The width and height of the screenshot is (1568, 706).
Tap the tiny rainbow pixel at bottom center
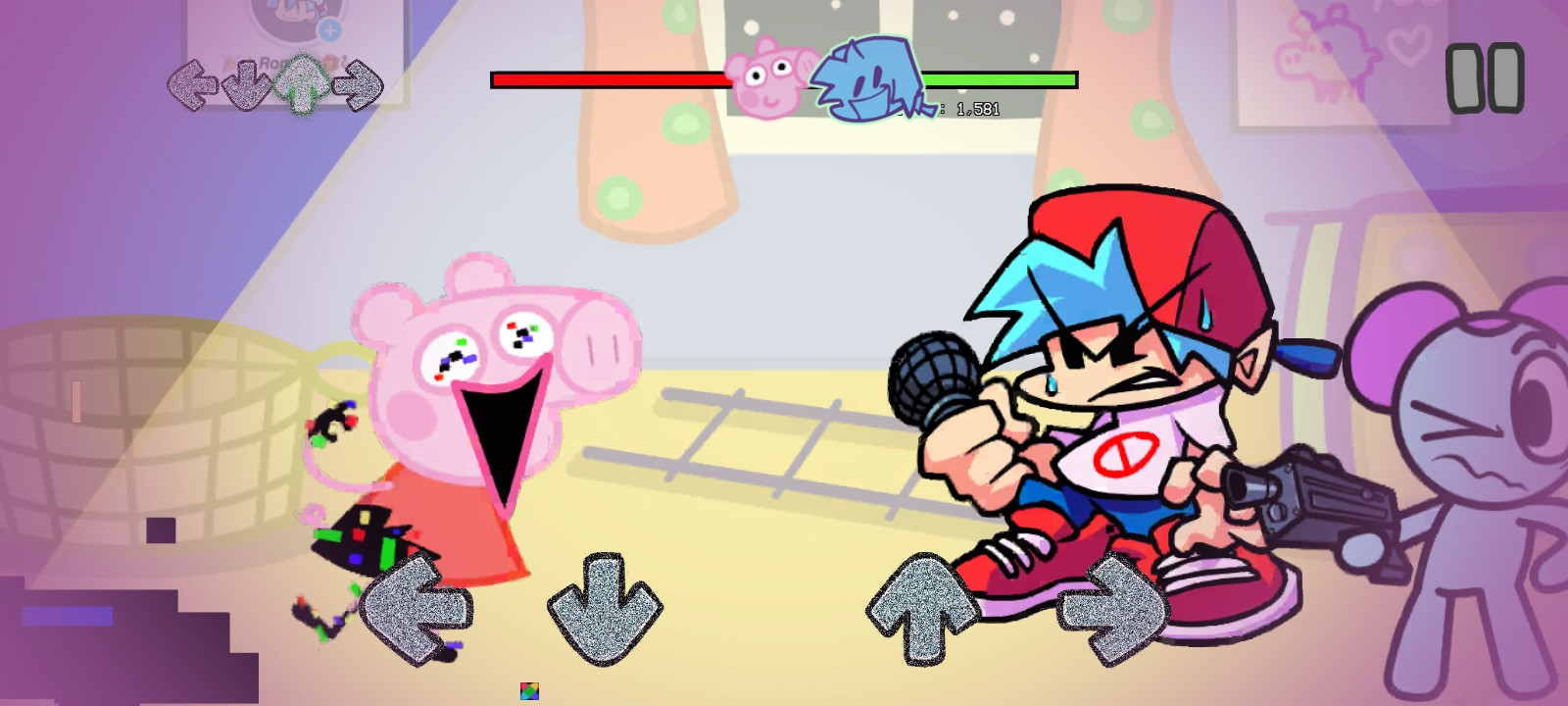[x=529, y=689]
